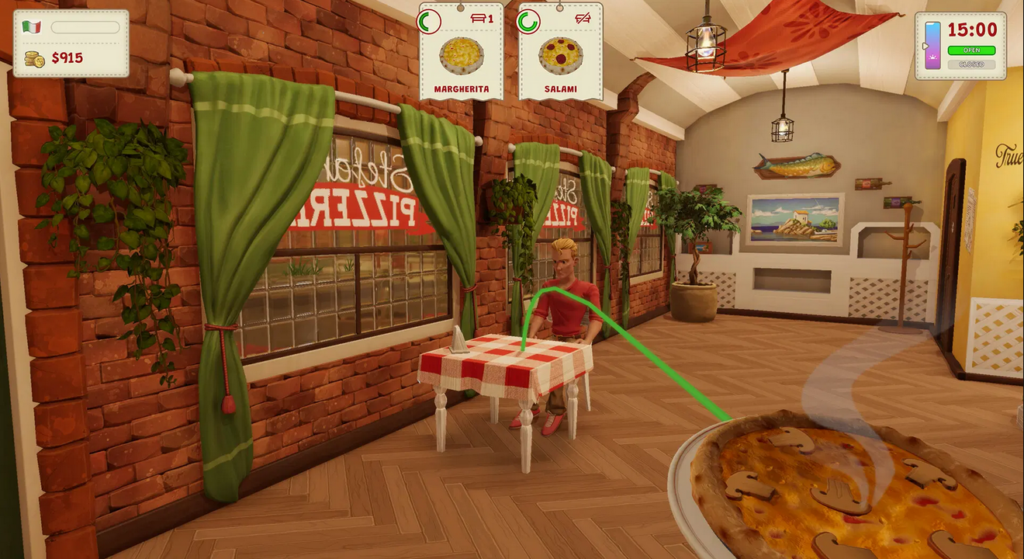1024x559 pixels.
Task: Select the Margherita pizza order card
Action: coord(461,52)
